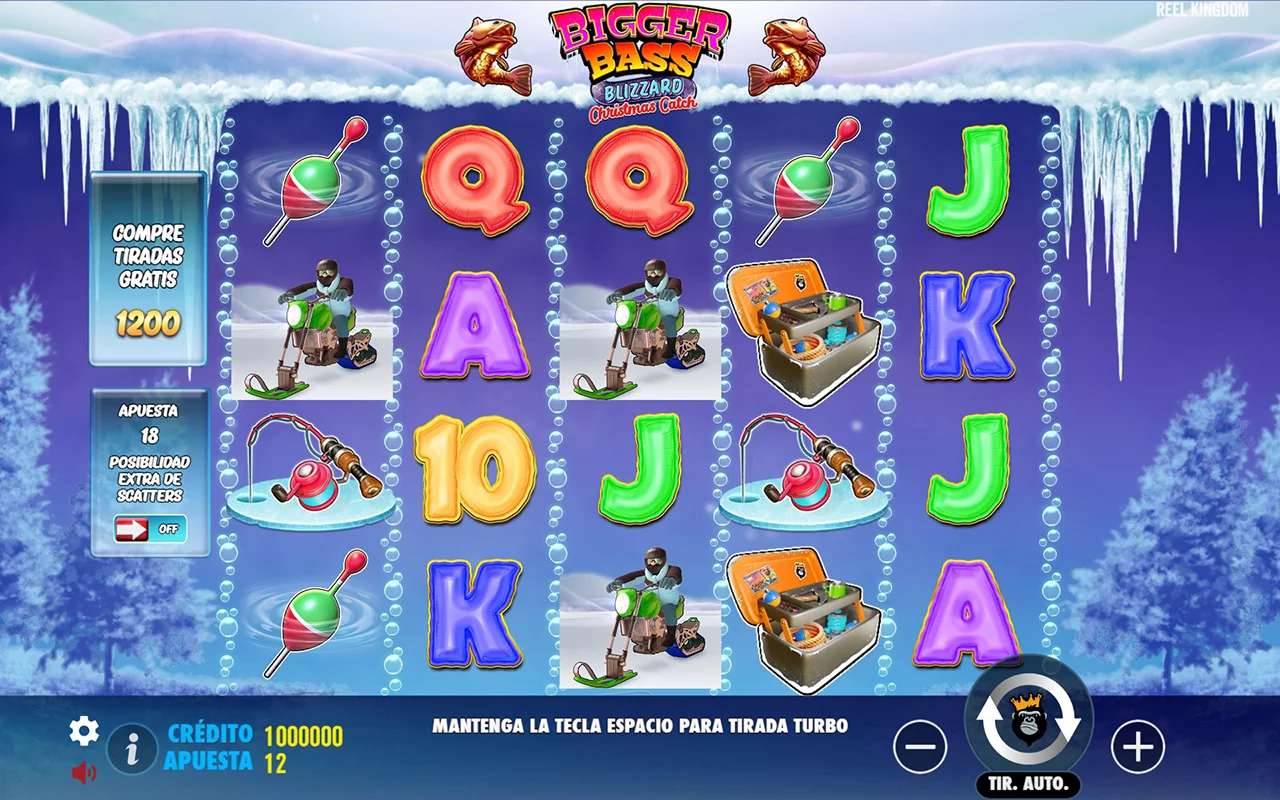Open the settings gear menu
This screenshot has height=800, width=1280.
(x=84, y=731)
